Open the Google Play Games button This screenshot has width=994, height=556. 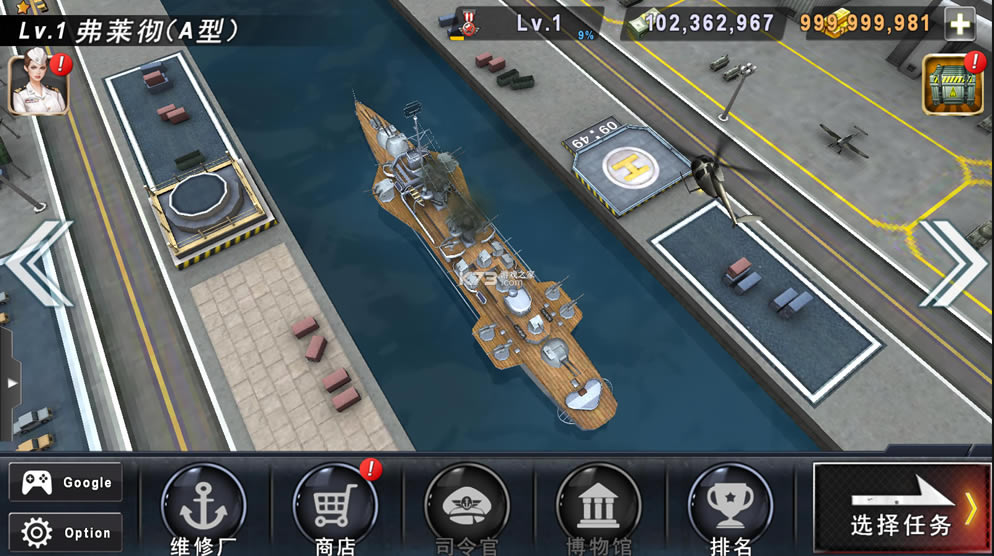[66, 482]
